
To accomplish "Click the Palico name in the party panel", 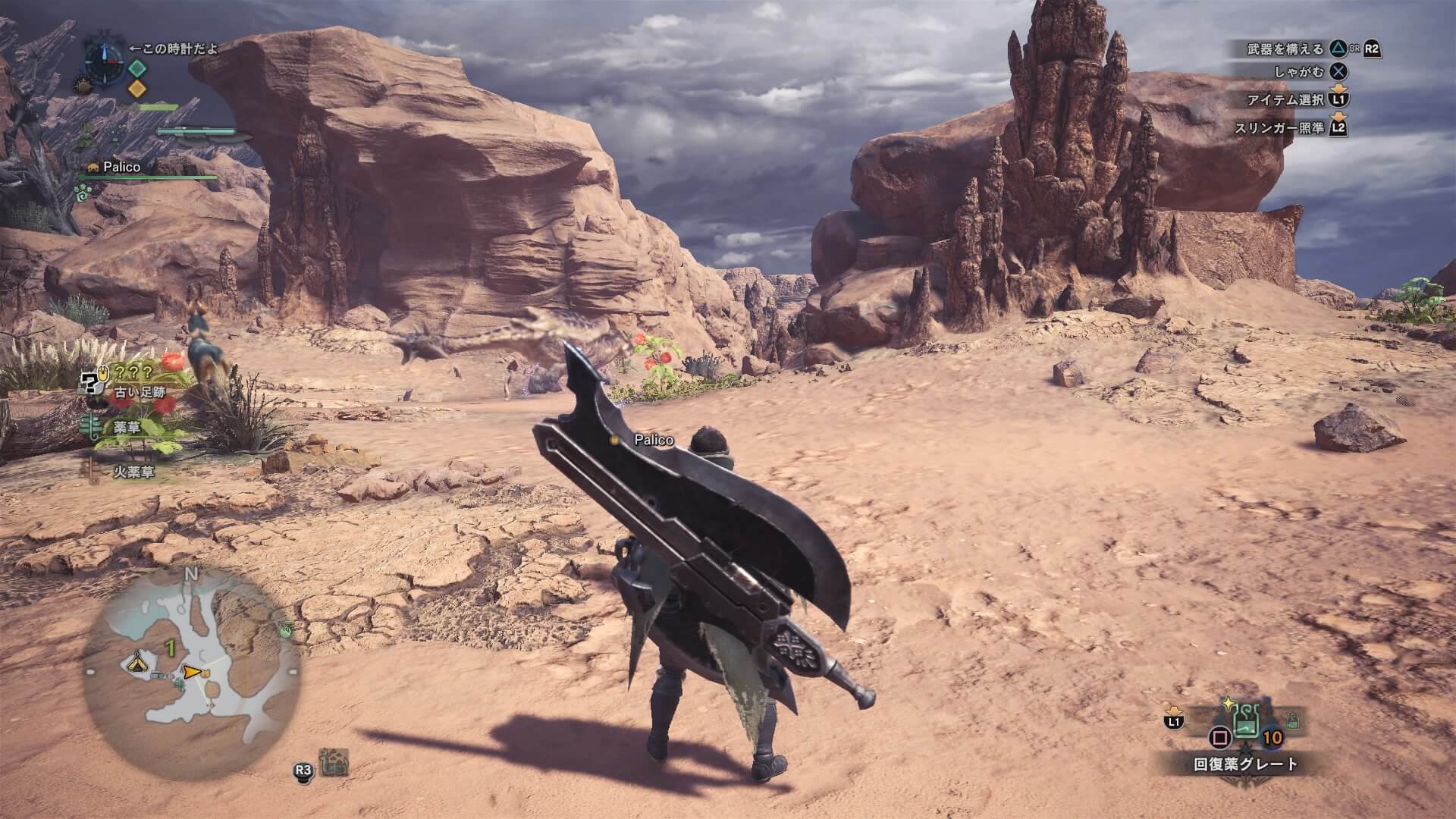I will [122, 167].
